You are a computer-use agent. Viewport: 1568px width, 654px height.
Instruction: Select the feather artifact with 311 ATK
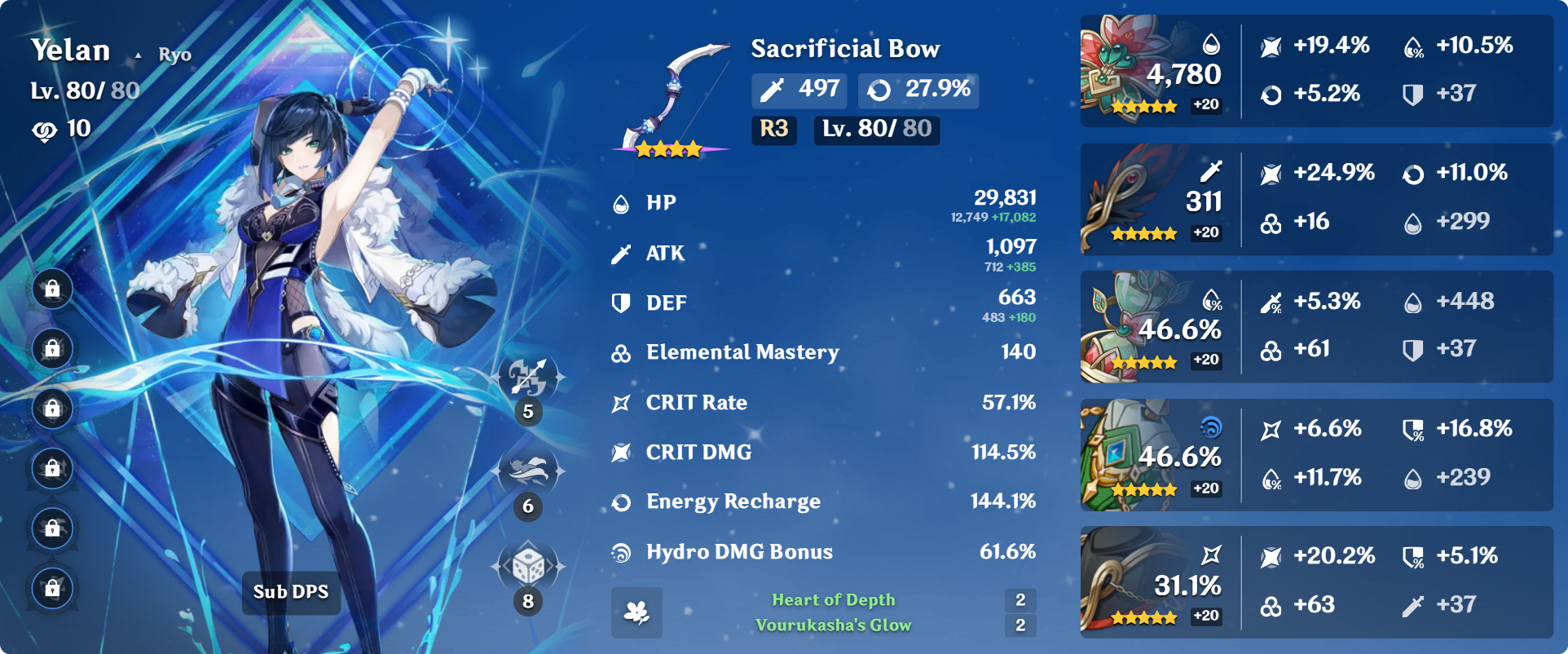coord(1129,200)
